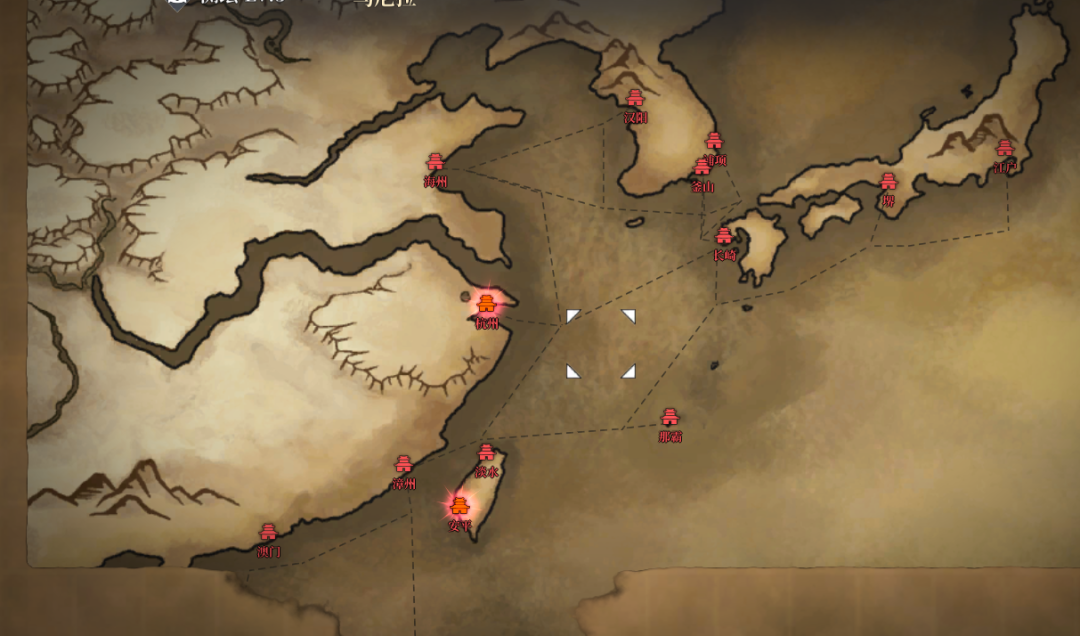The image size is (1080, 636).
Task: Click the 浦项 port marker
Action: click(x=714, y=141)
